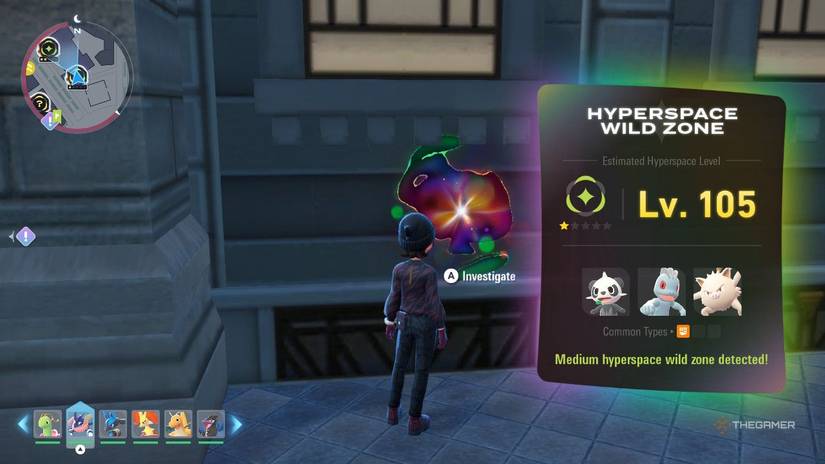Click the exclamation notification icon on the left edge
This screenshot has height=464, width=825.
coord(25,237)
